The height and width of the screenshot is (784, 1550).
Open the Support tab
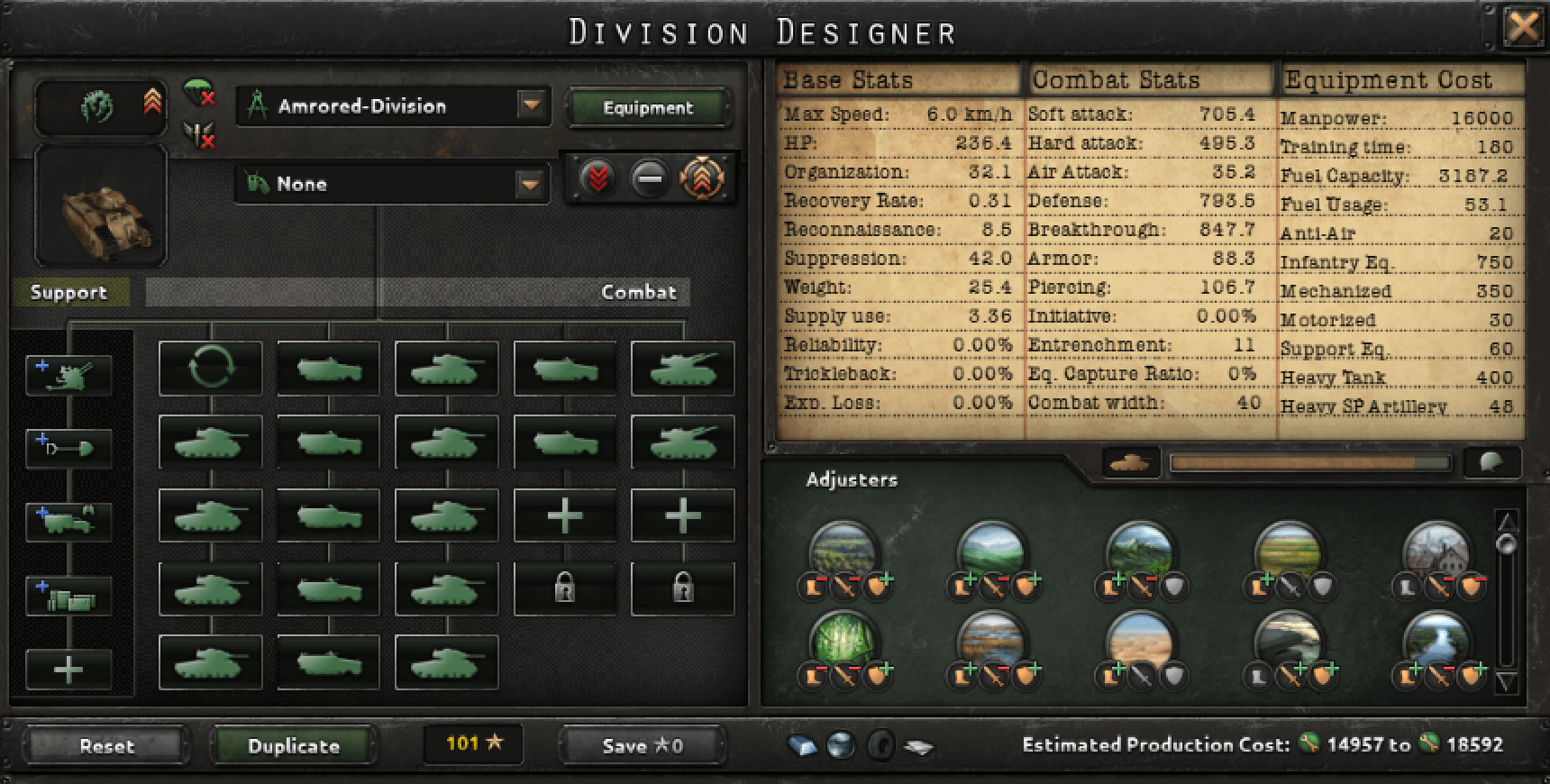point(69,292)
